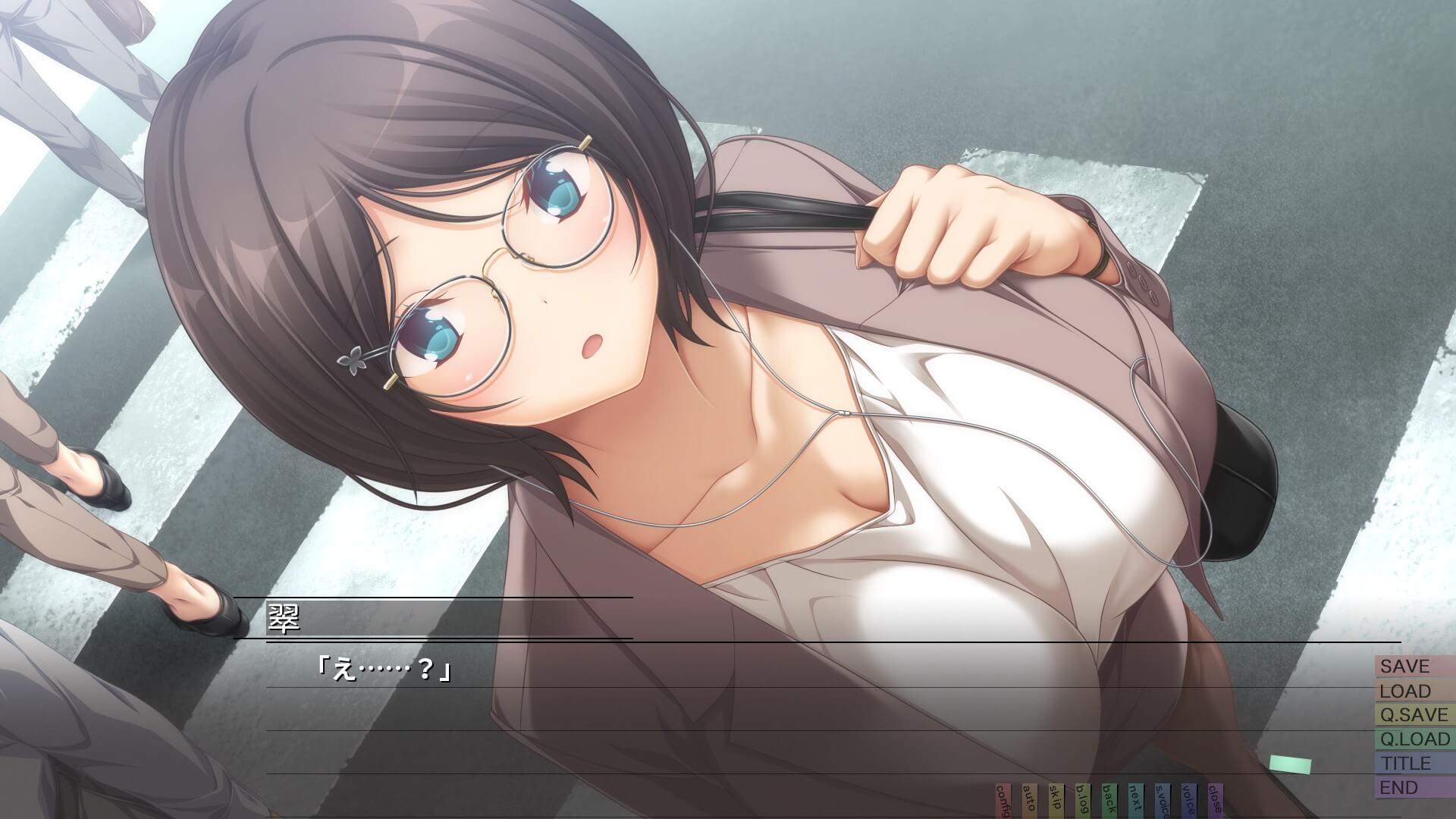Hide the text window with close
Viewport: 1456px width, 819px height.
1215,802
